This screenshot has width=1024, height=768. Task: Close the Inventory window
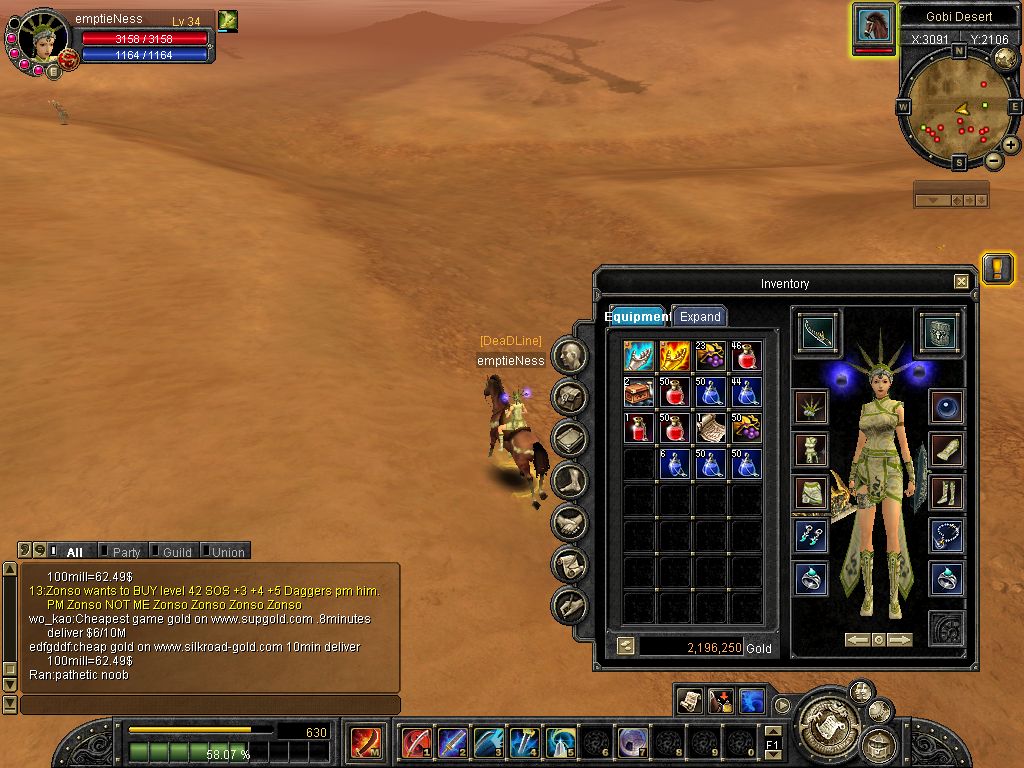tap(961, 282)
